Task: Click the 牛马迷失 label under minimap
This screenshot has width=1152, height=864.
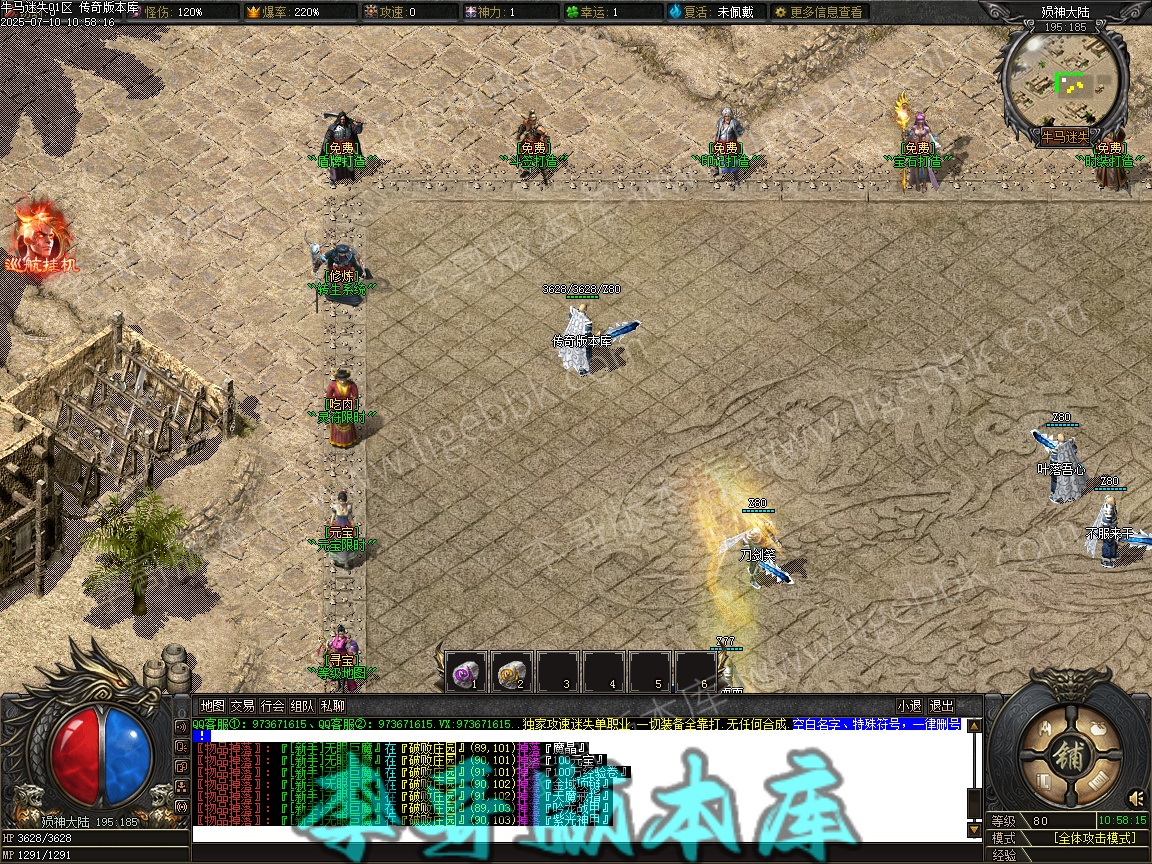Action: point(1064,136)
